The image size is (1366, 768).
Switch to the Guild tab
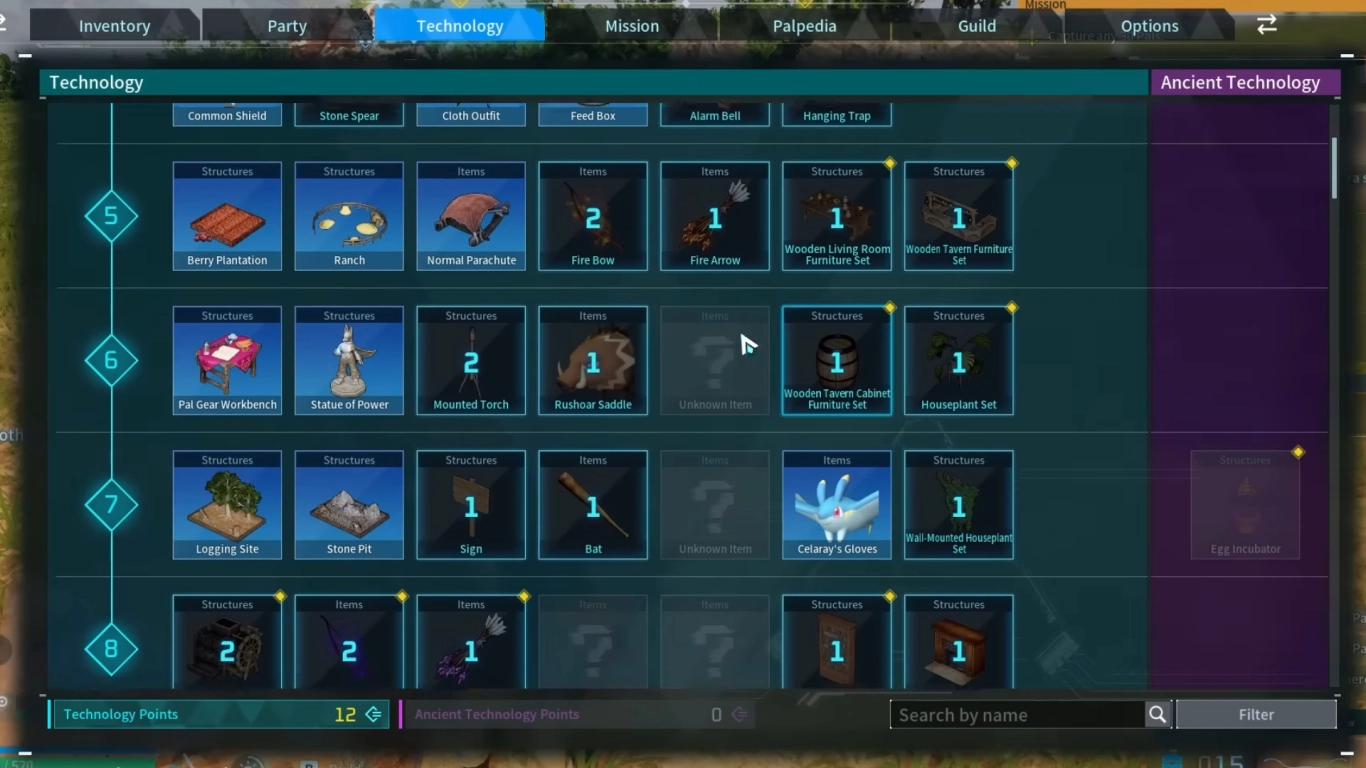pos(977,26)
